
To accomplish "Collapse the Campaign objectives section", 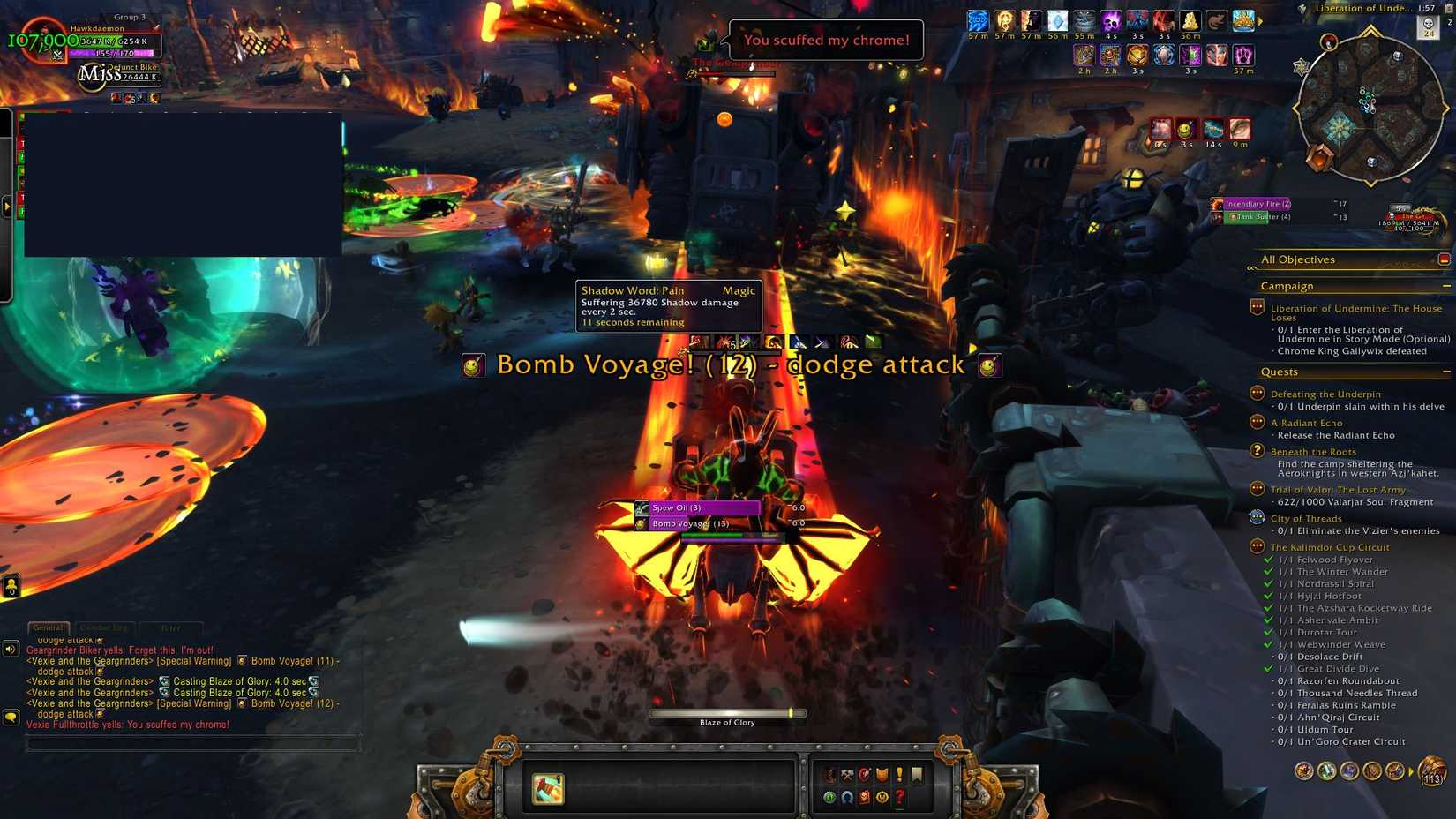I will 1445,286.
